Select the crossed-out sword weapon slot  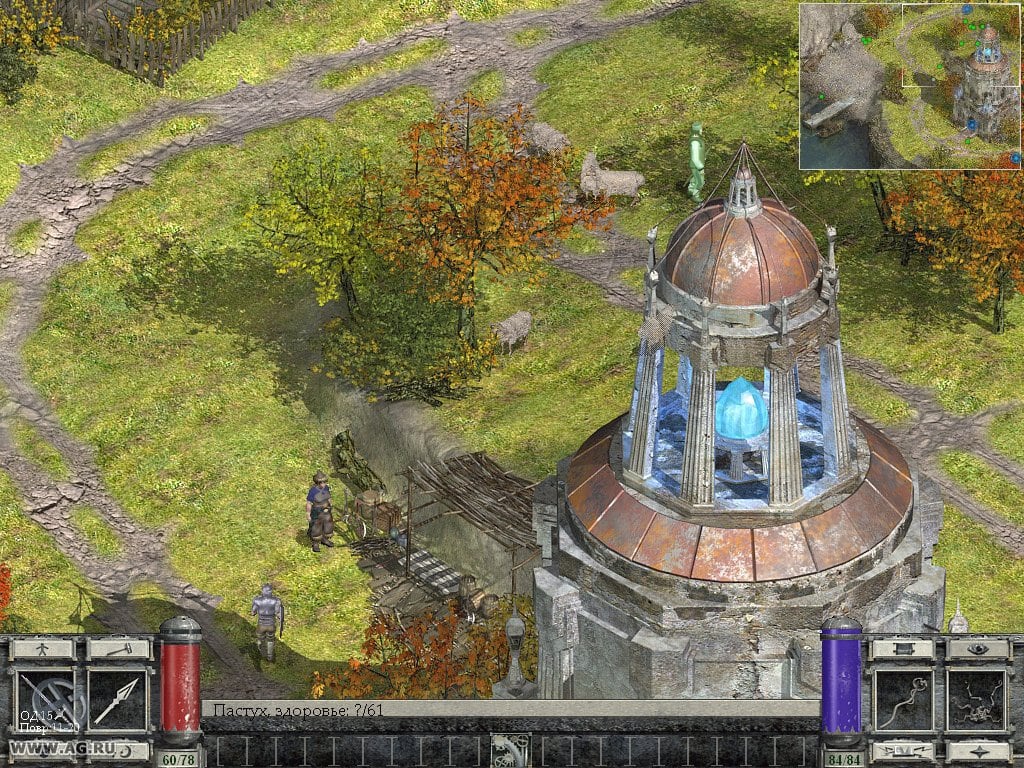(x=44, y=699)
